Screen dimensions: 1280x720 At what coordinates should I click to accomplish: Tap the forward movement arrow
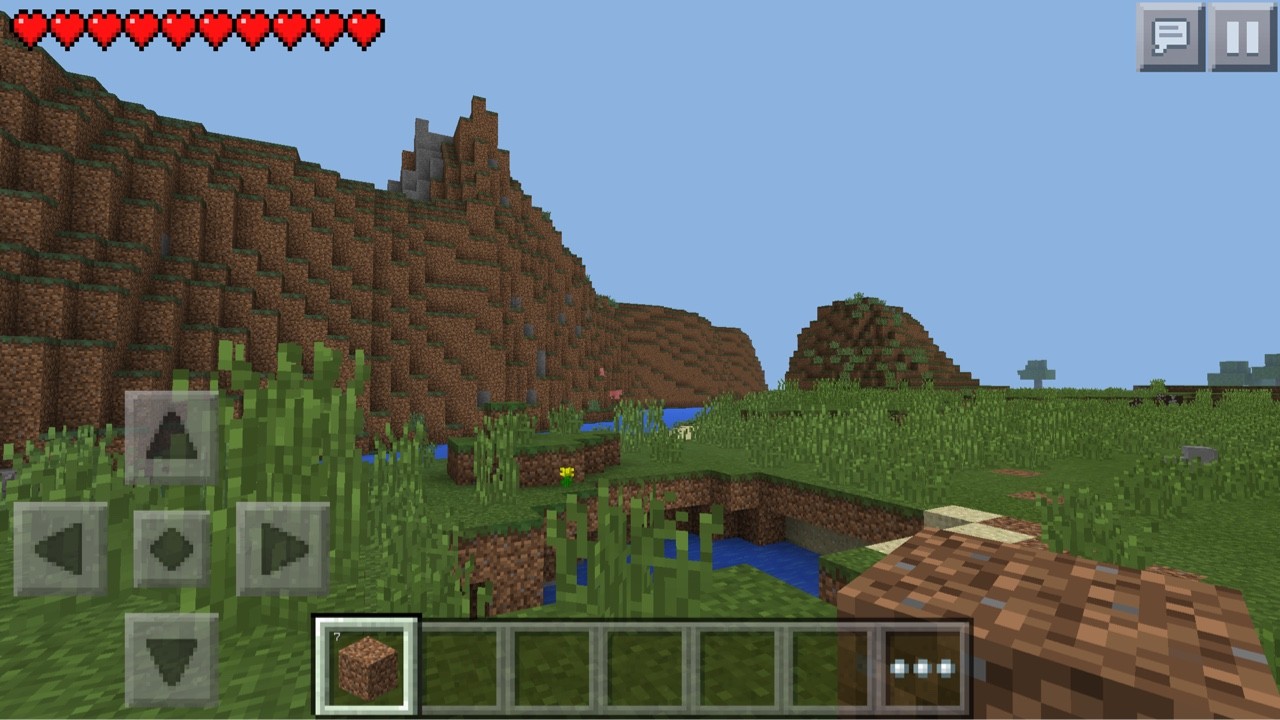tap(170, 437)
